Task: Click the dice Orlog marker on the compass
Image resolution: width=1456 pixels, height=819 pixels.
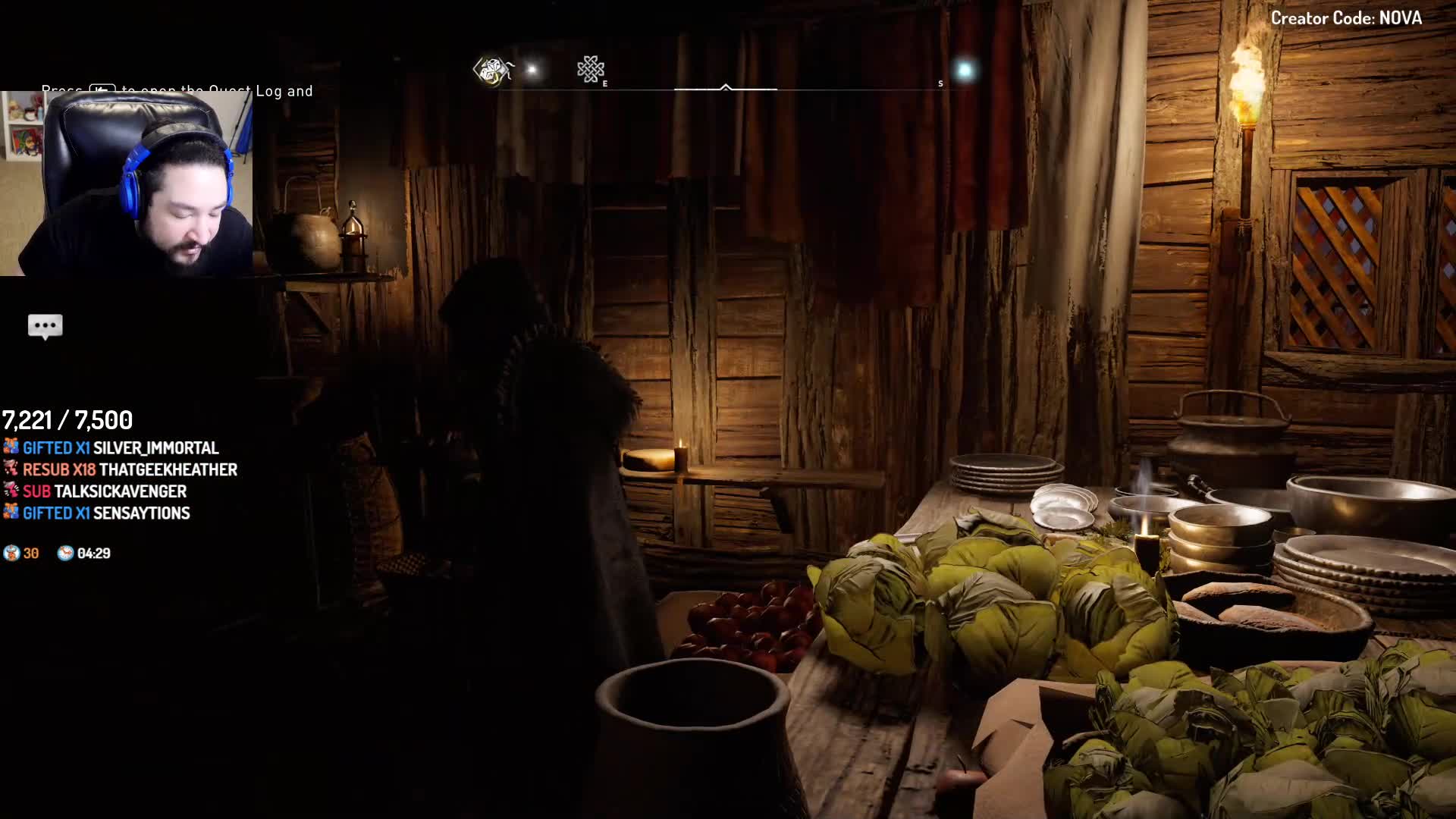Action: 492,71
